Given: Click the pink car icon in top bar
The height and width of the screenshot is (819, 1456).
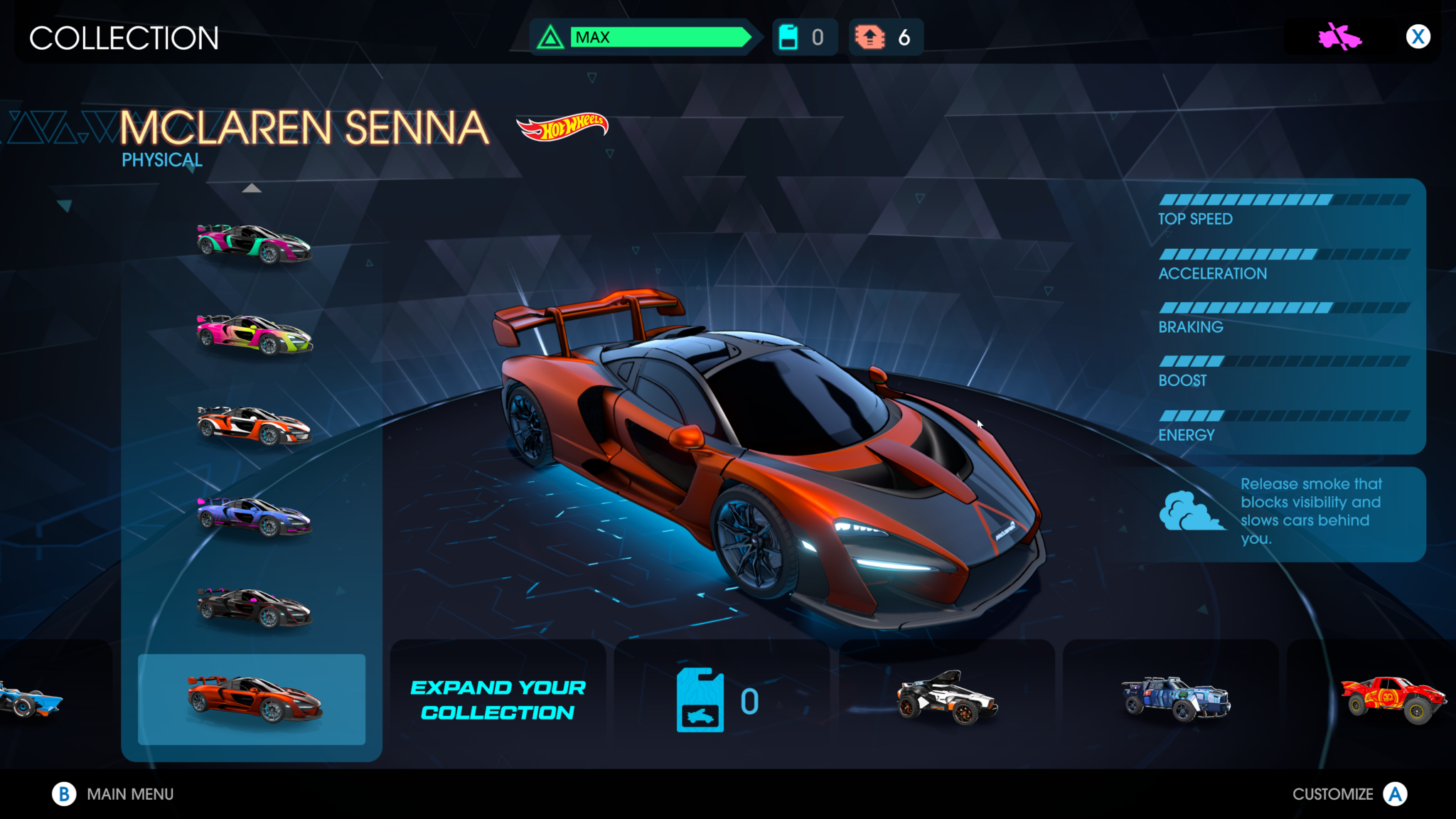Looking at the screenshot, I should [x=1339, y=37].
